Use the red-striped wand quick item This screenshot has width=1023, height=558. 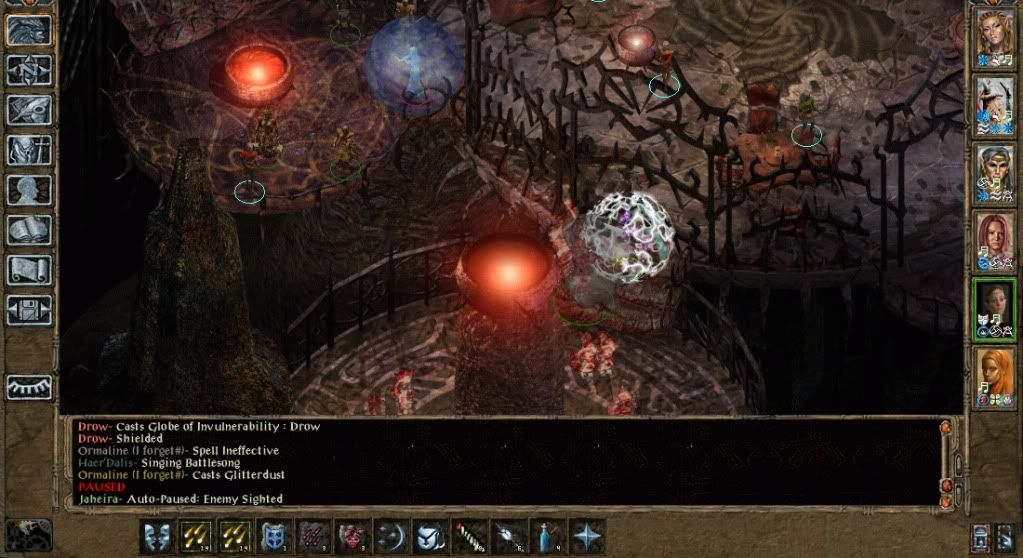tap(470, 536)
